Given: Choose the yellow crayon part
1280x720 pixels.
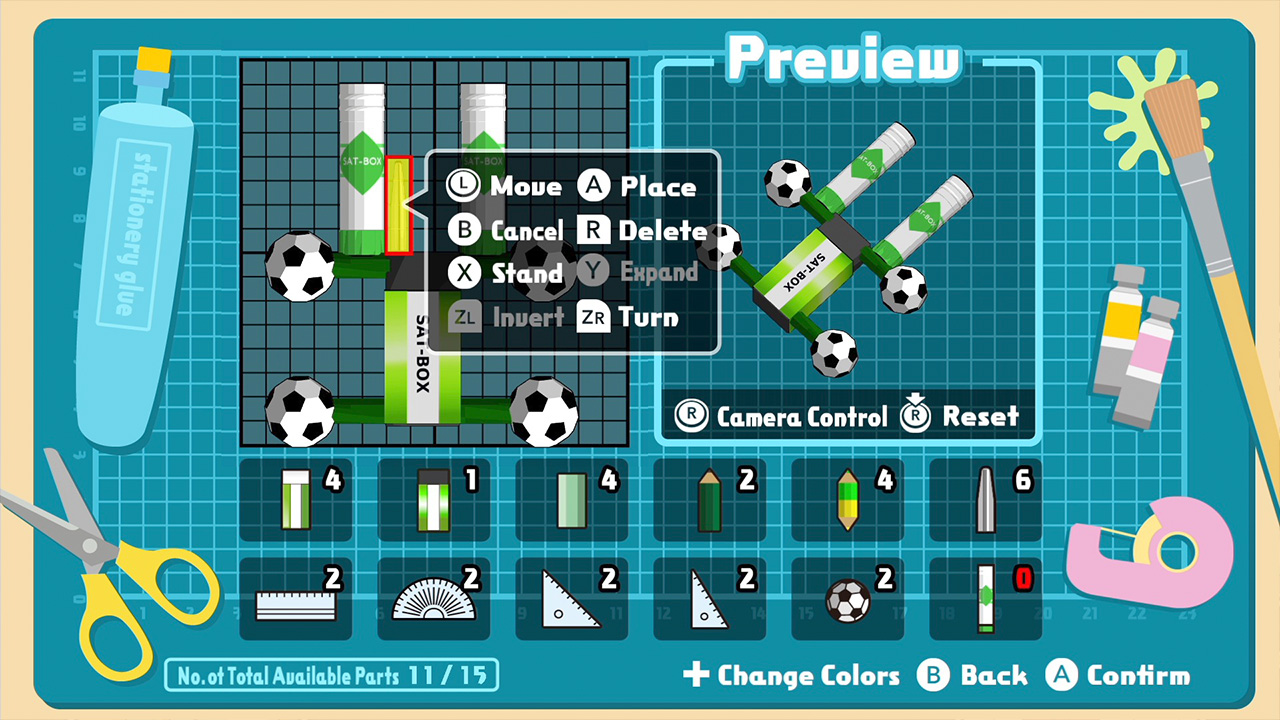Looking at the screenshot, I should 848,498.
